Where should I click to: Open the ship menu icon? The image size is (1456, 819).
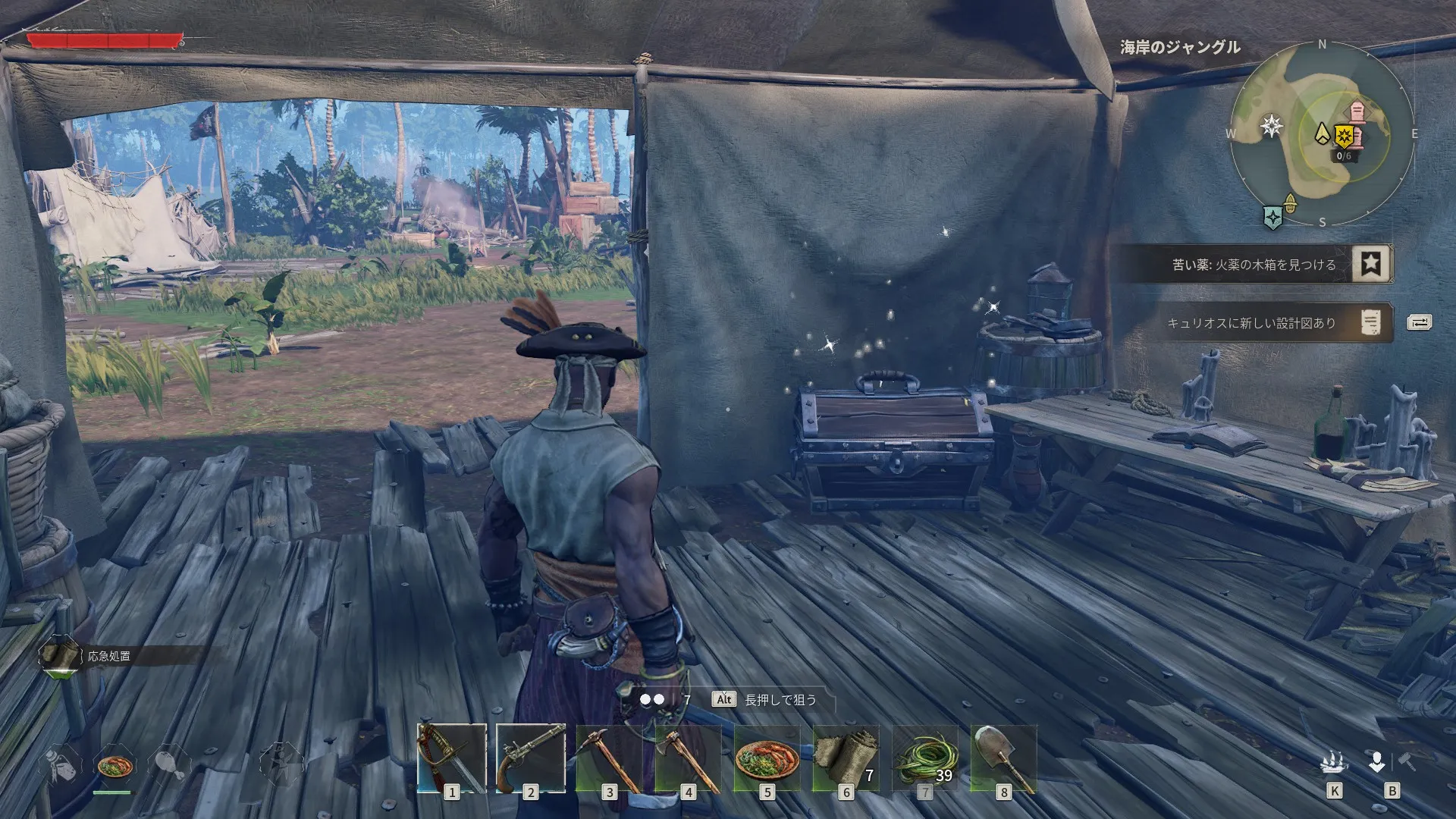tap(1334, 762)
